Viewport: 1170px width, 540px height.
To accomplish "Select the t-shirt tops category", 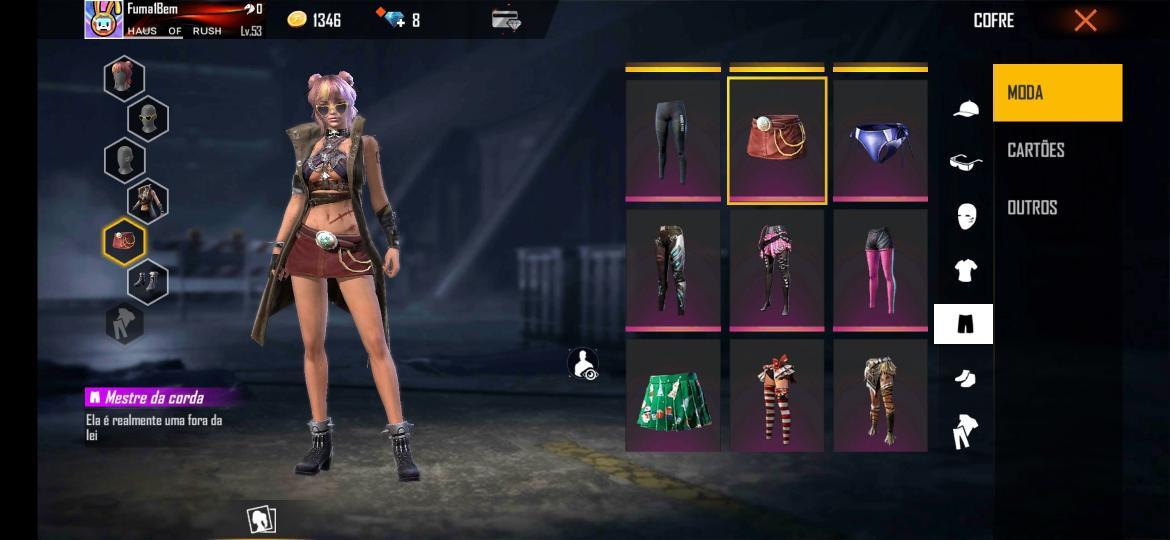I will 965,270.
